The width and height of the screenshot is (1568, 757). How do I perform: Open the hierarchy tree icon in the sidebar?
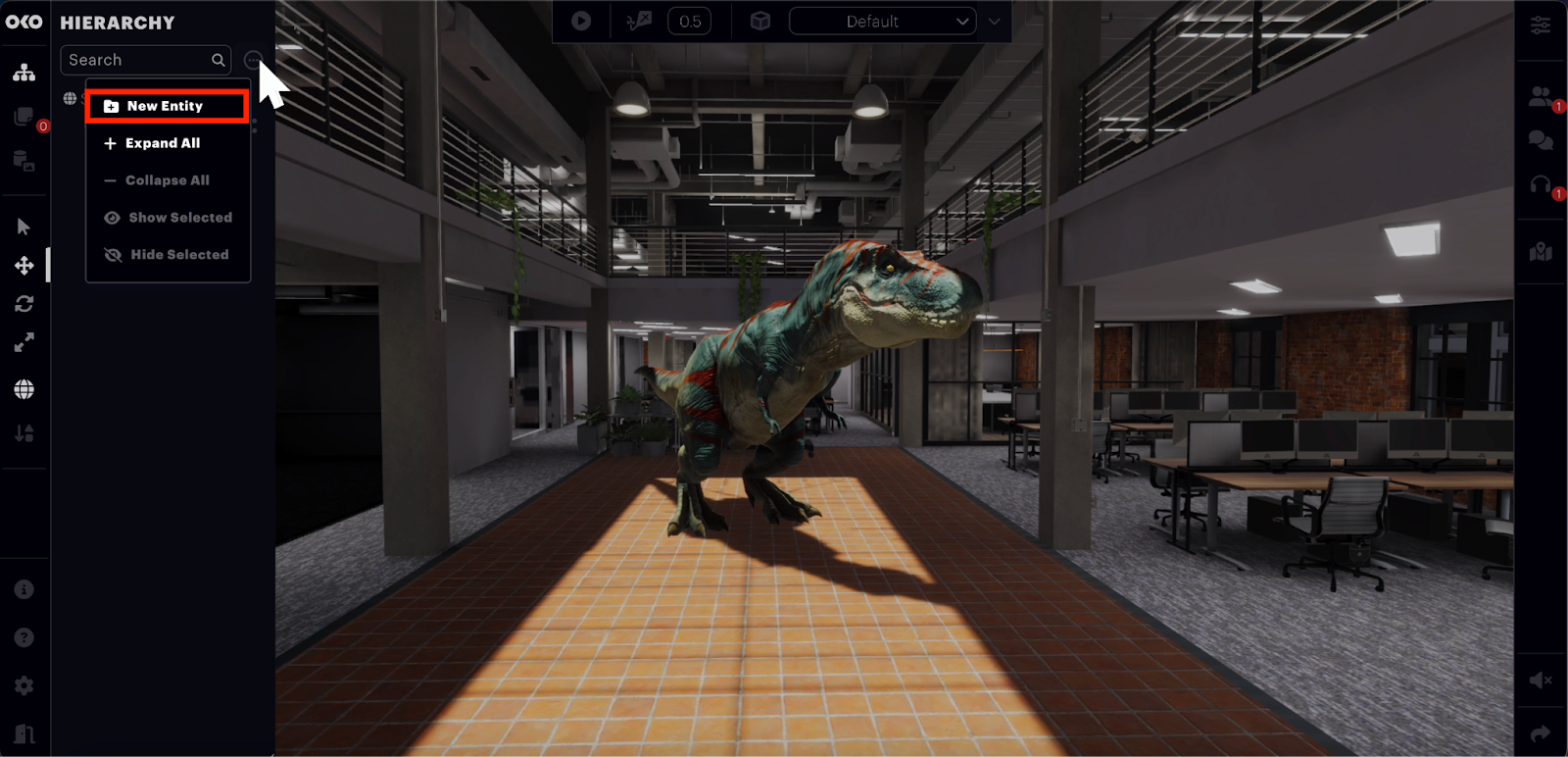(24, 74)
